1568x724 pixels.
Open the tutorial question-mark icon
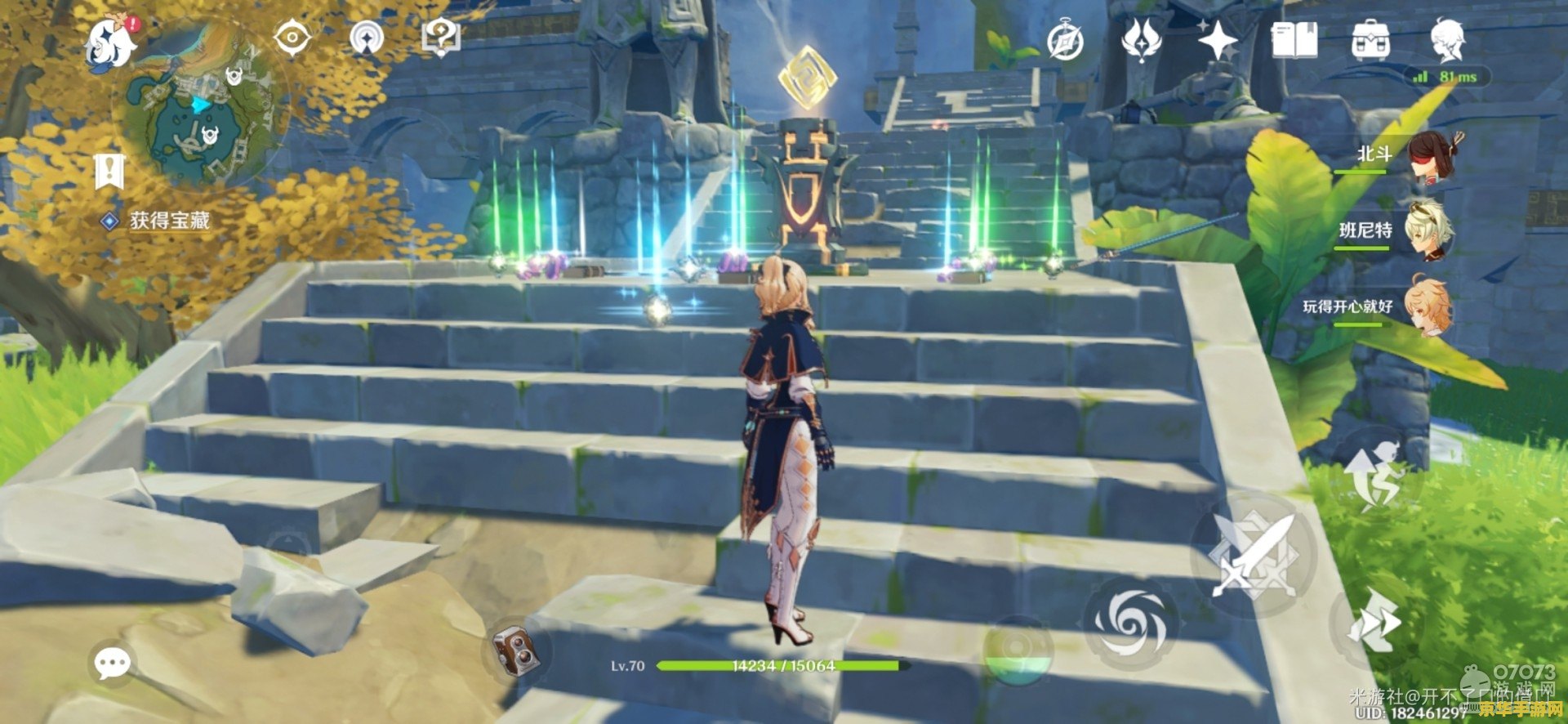441,38
